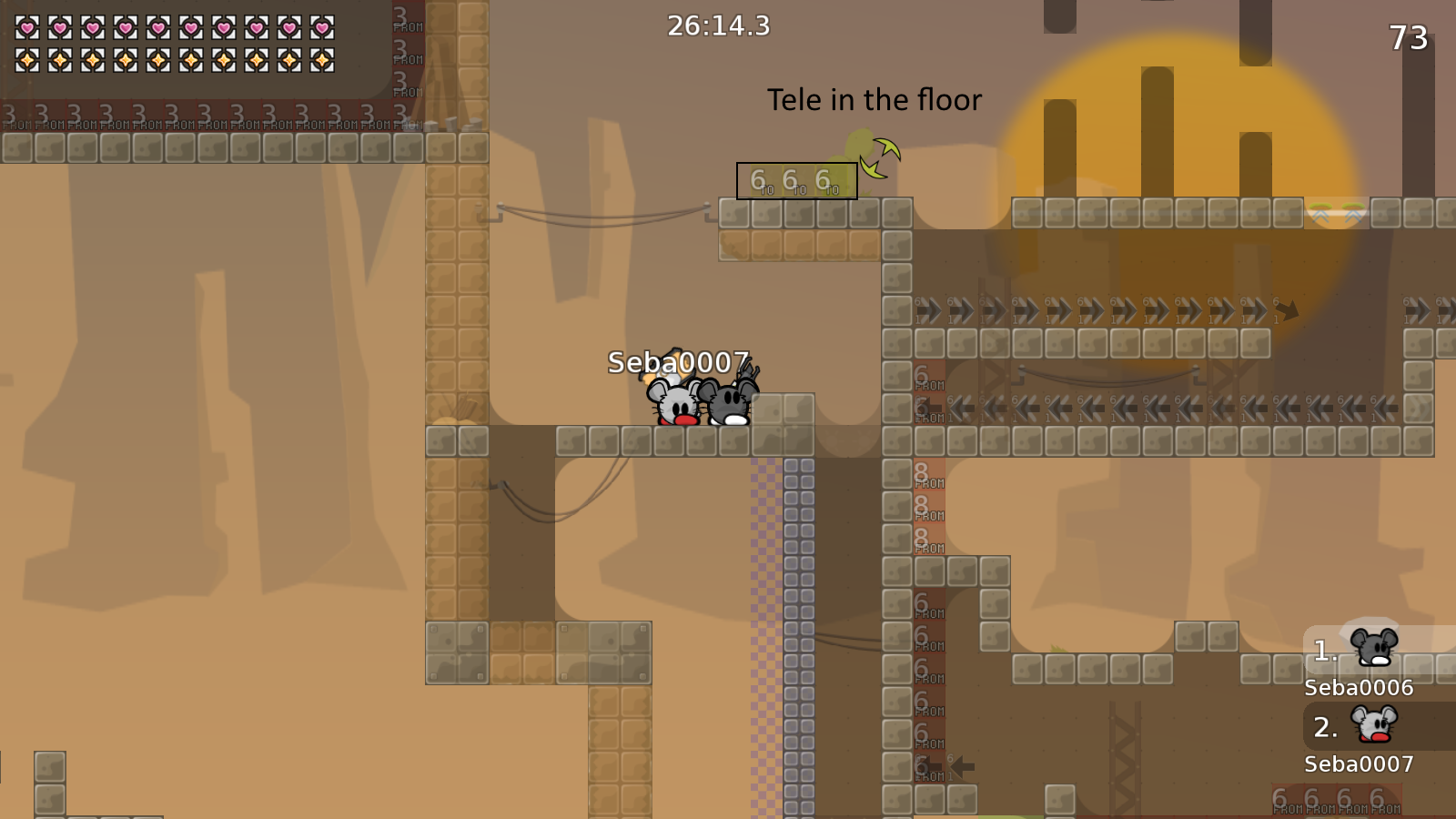Open the hearts and stars panel top-left
The width and height of the screenshot is (1456, 819).
click(x=182, y=45)
